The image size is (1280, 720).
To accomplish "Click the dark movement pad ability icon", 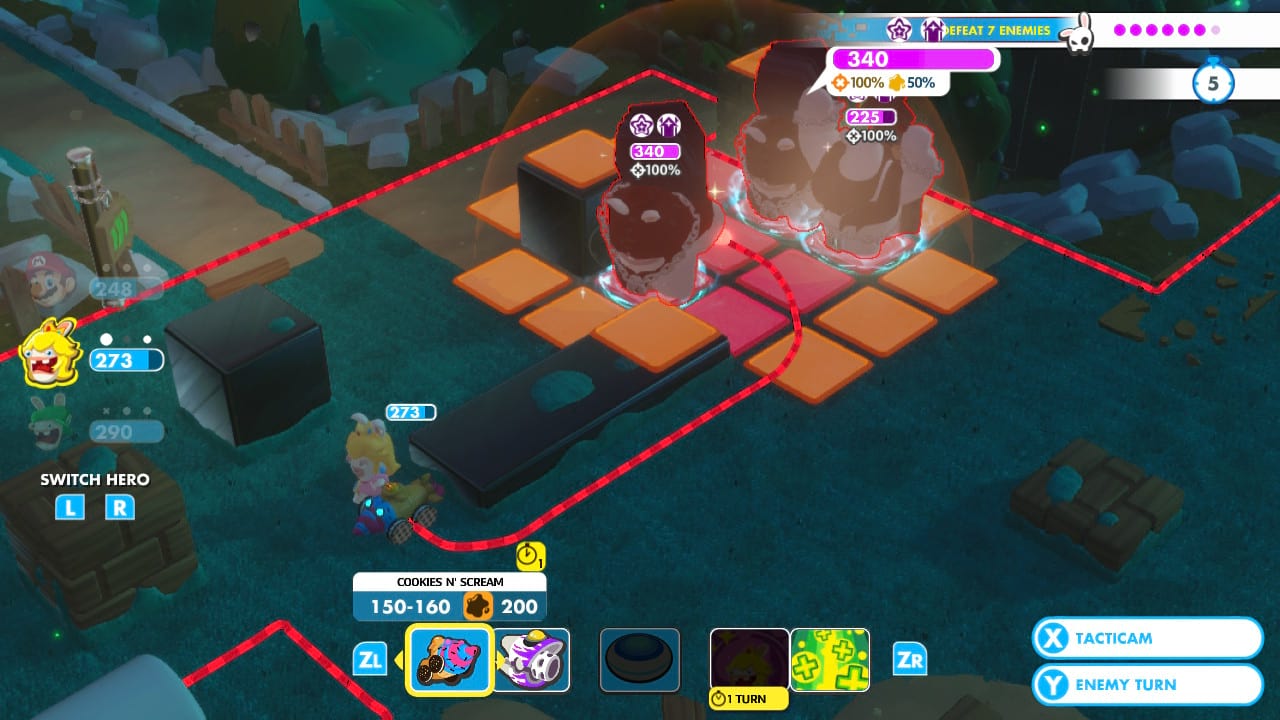I will click(x=638, y=658).
